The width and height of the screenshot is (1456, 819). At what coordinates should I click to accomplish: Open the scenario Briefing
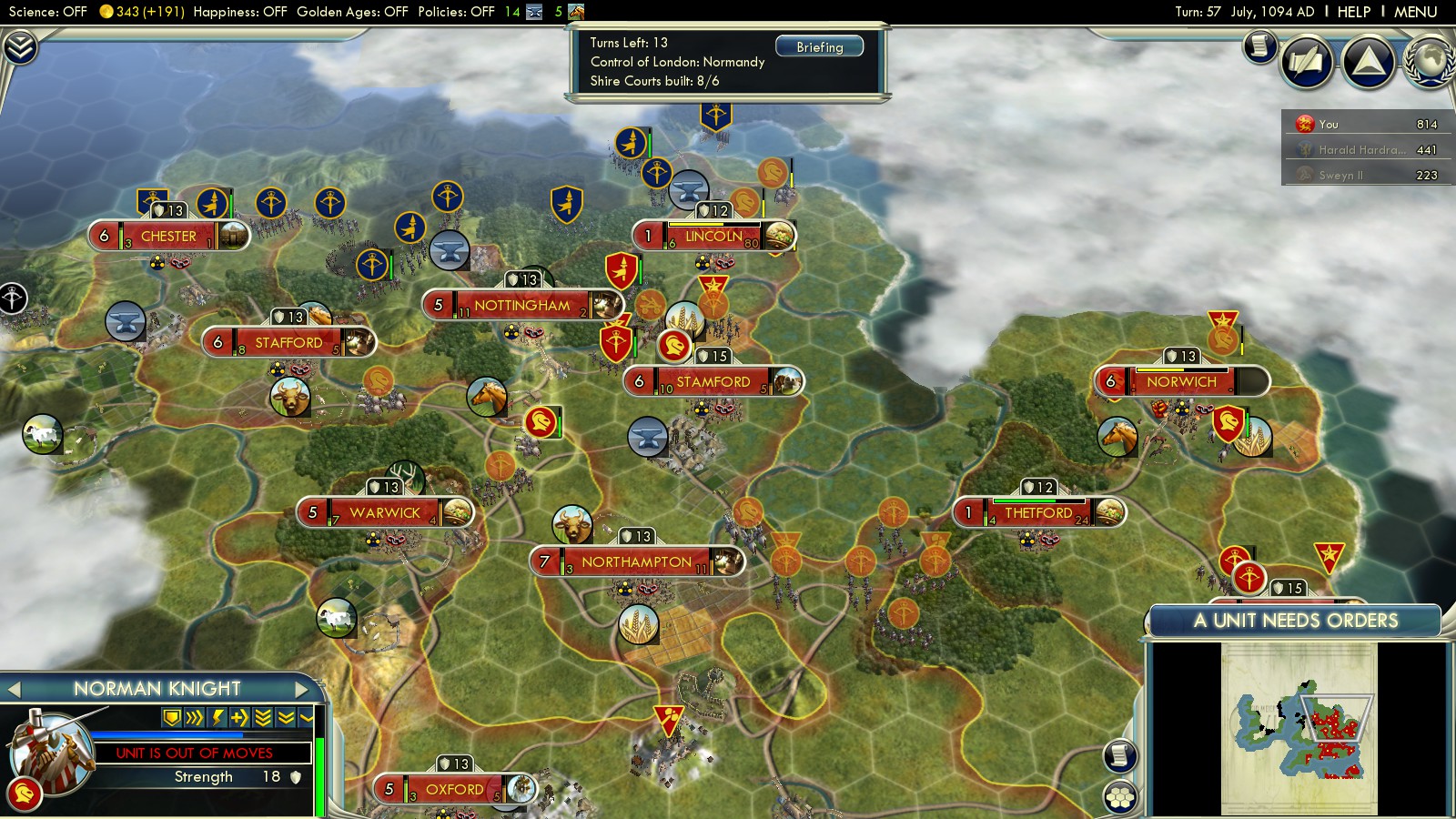(819, 46)
